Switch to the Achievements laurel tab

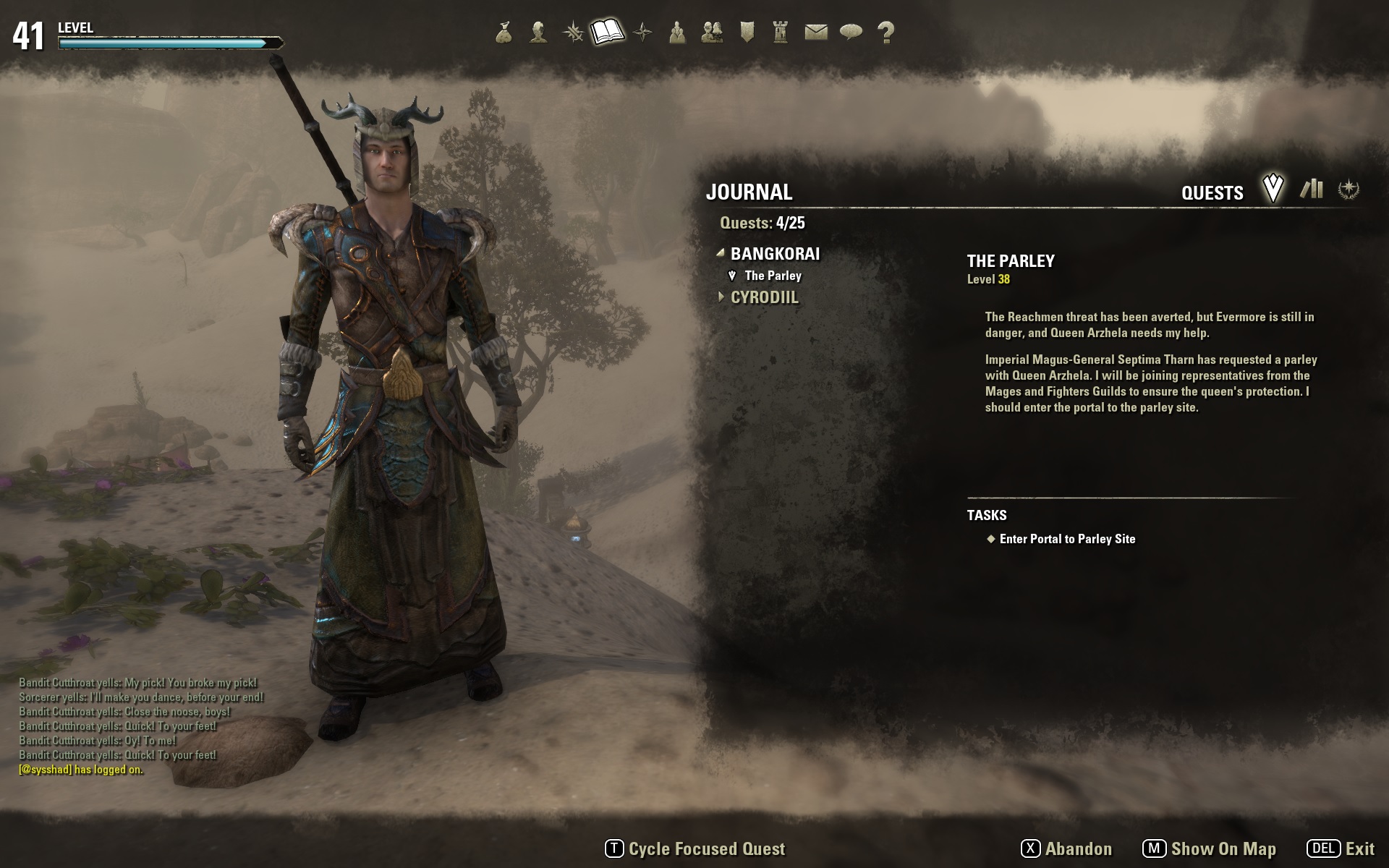(1348, 190)
